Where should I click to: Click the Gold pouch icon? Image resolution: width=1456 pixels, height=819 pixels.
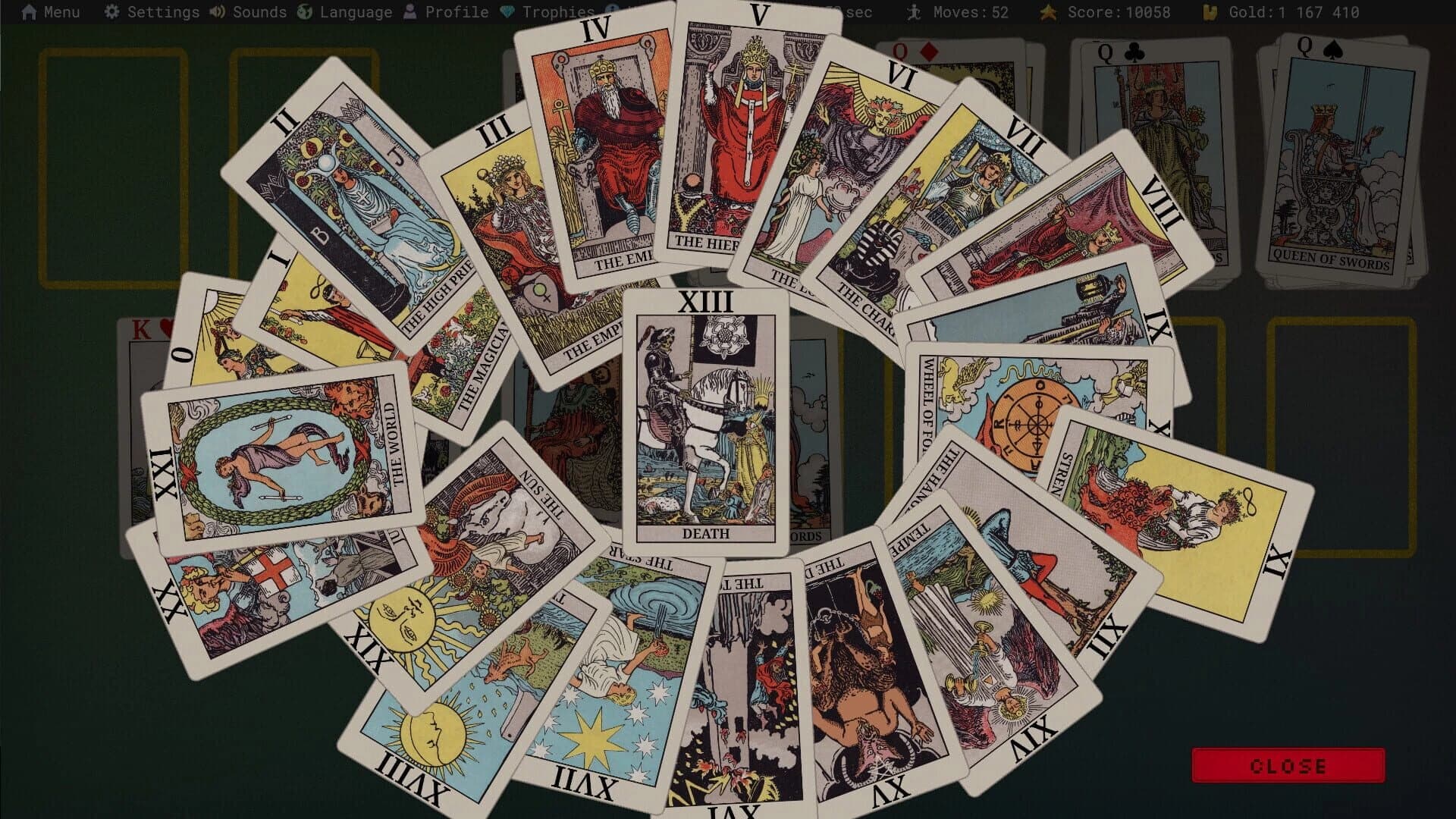click(x=1211, y=11)
